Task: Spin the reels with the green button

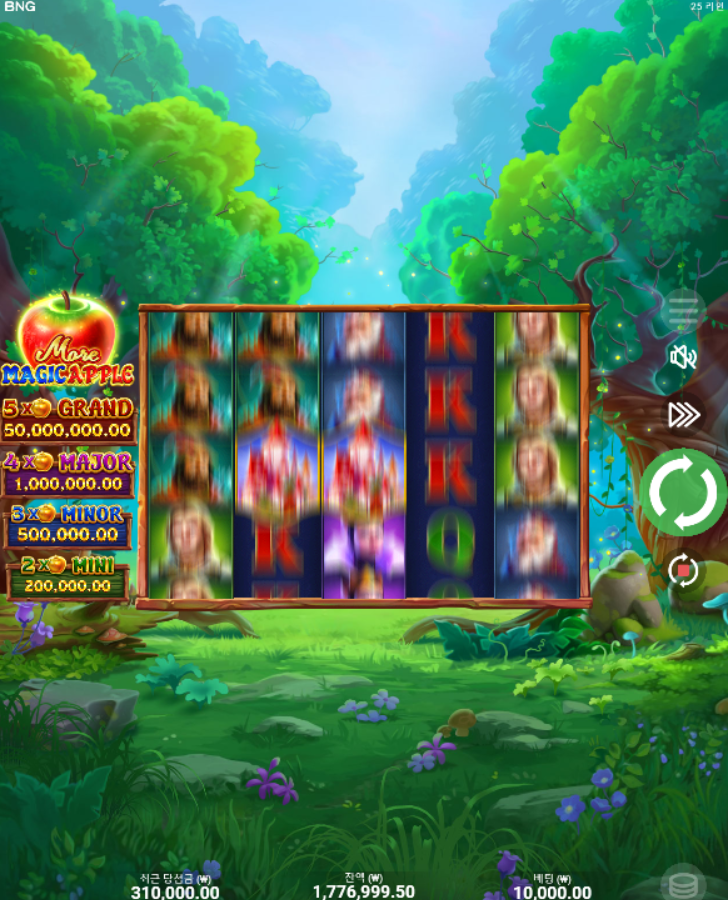Action: 684,492
